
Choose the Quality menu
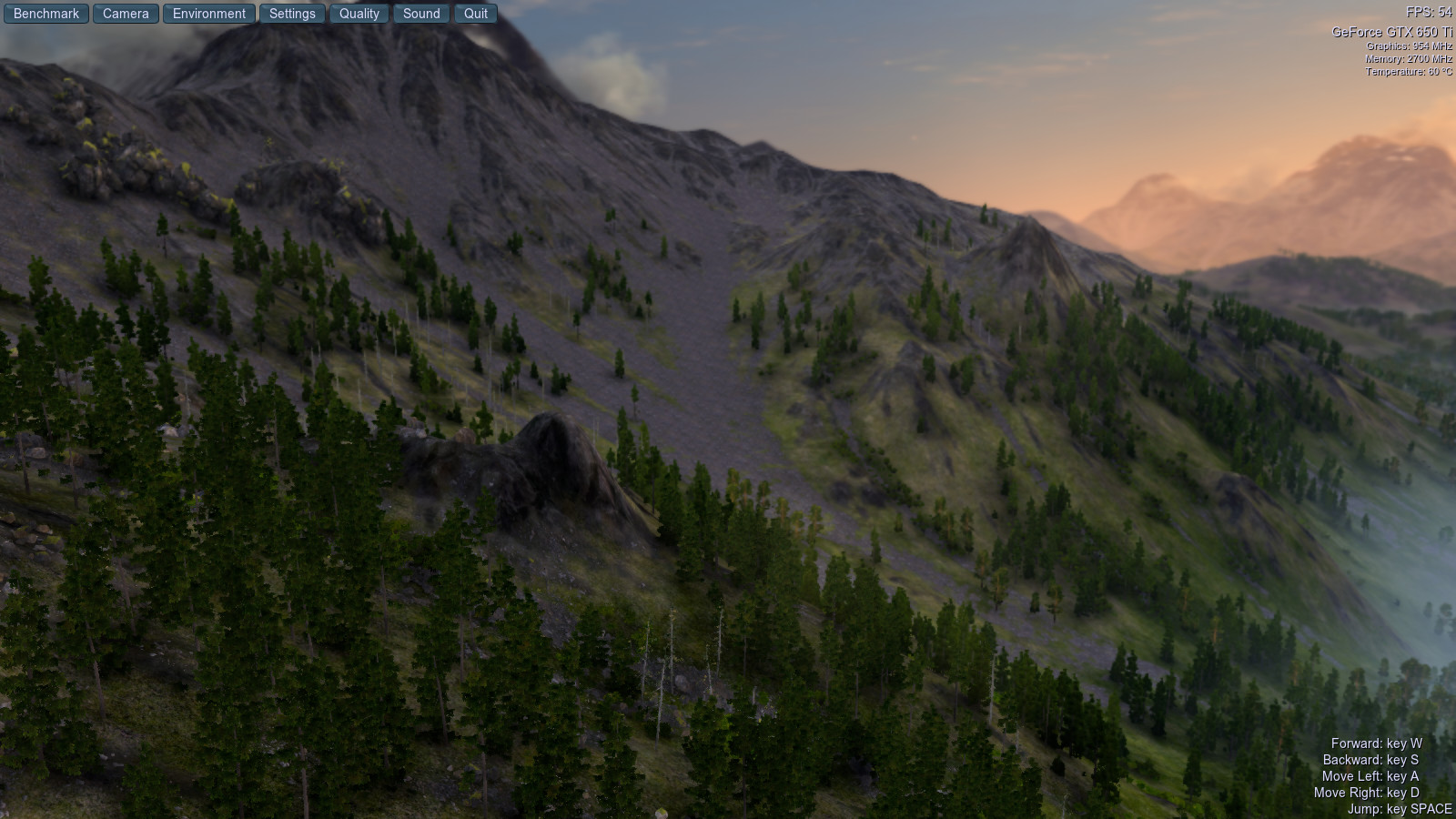[359, 14]
